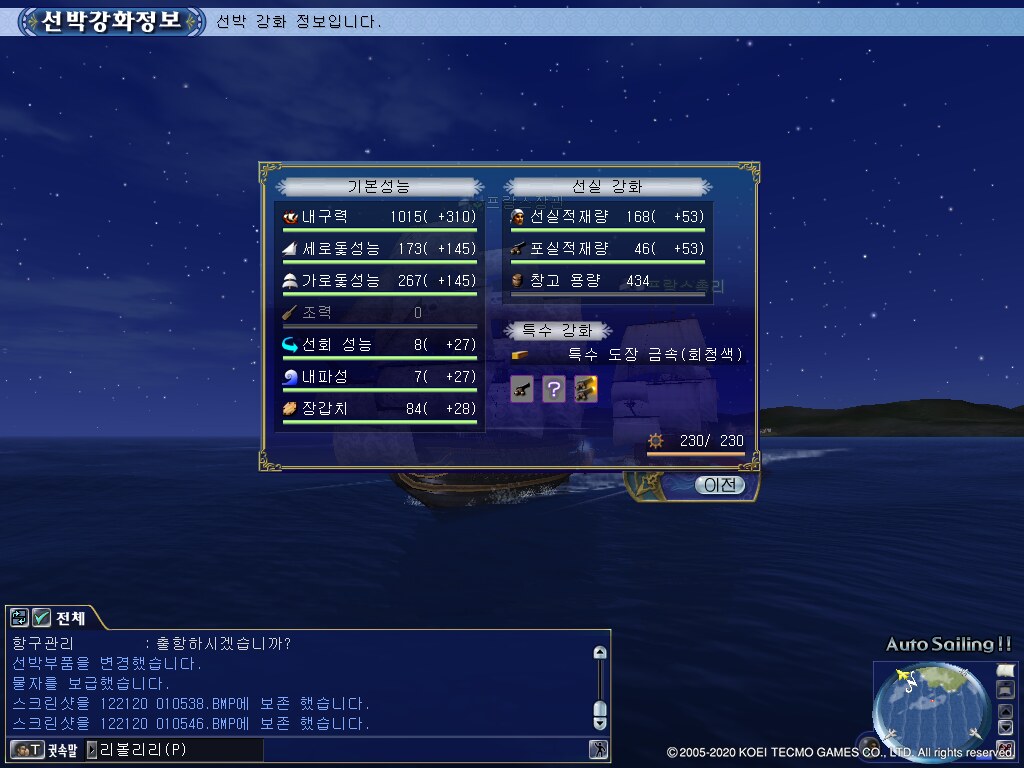Select the single cannon special upgrade icon
The width and height of the screenshot is (1024, 768).
pos(521,390)
